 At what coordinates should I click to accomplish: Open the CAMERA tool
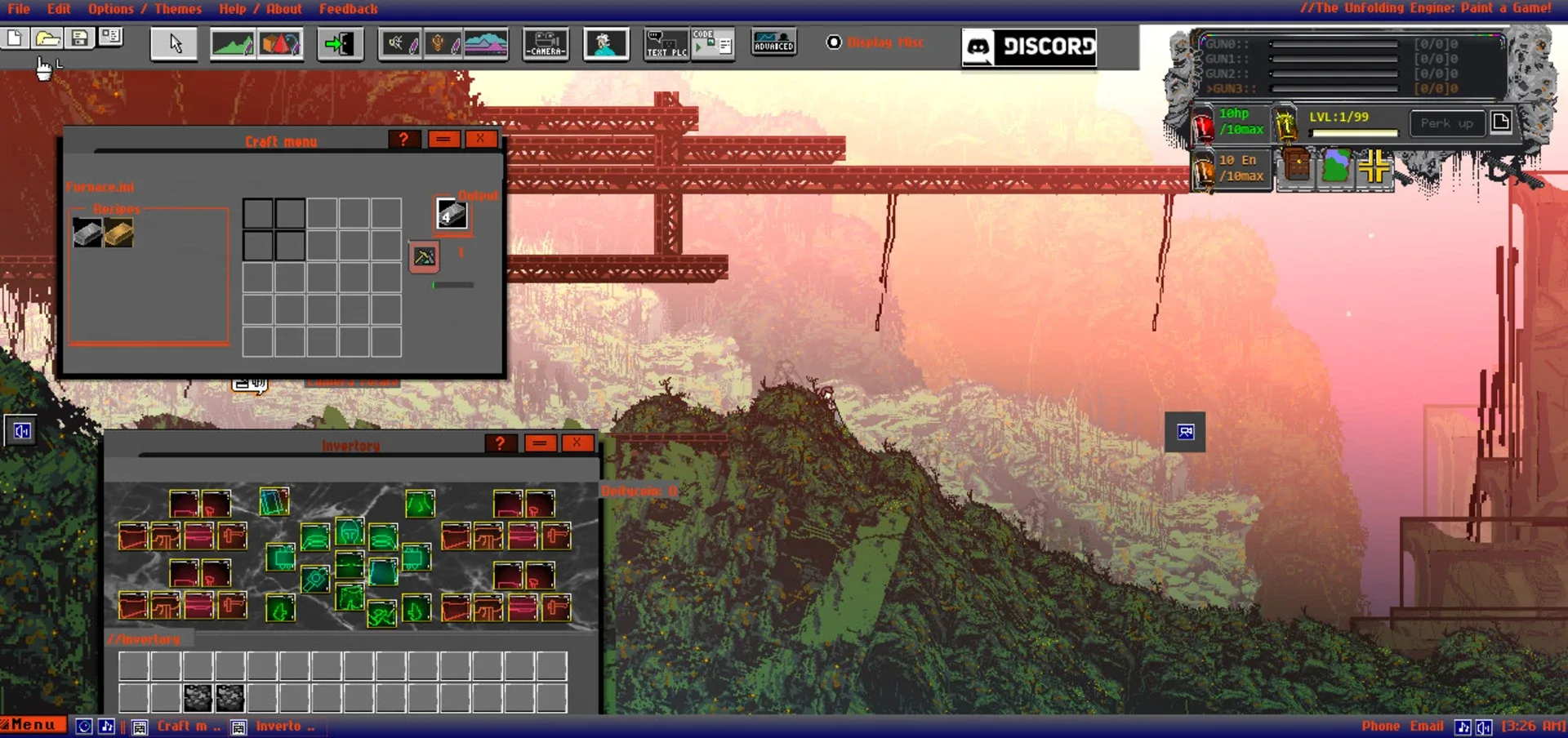[546, 45]
